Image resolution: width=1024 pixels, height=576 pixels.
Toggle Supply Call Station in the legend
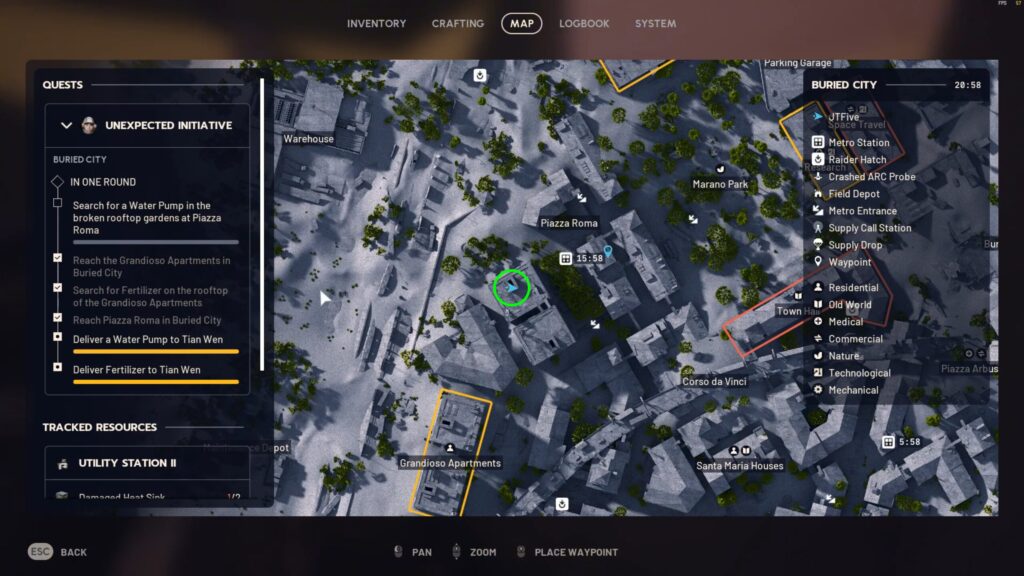click(869, 228)
